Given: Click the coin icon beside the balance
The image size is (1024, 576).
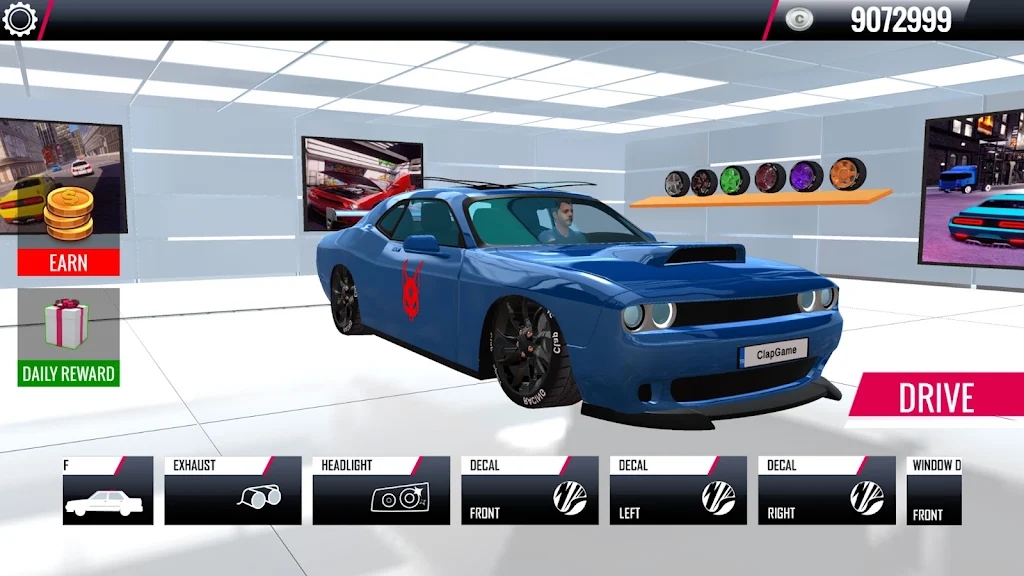Looking at the screenshot, I should (798, 19).
